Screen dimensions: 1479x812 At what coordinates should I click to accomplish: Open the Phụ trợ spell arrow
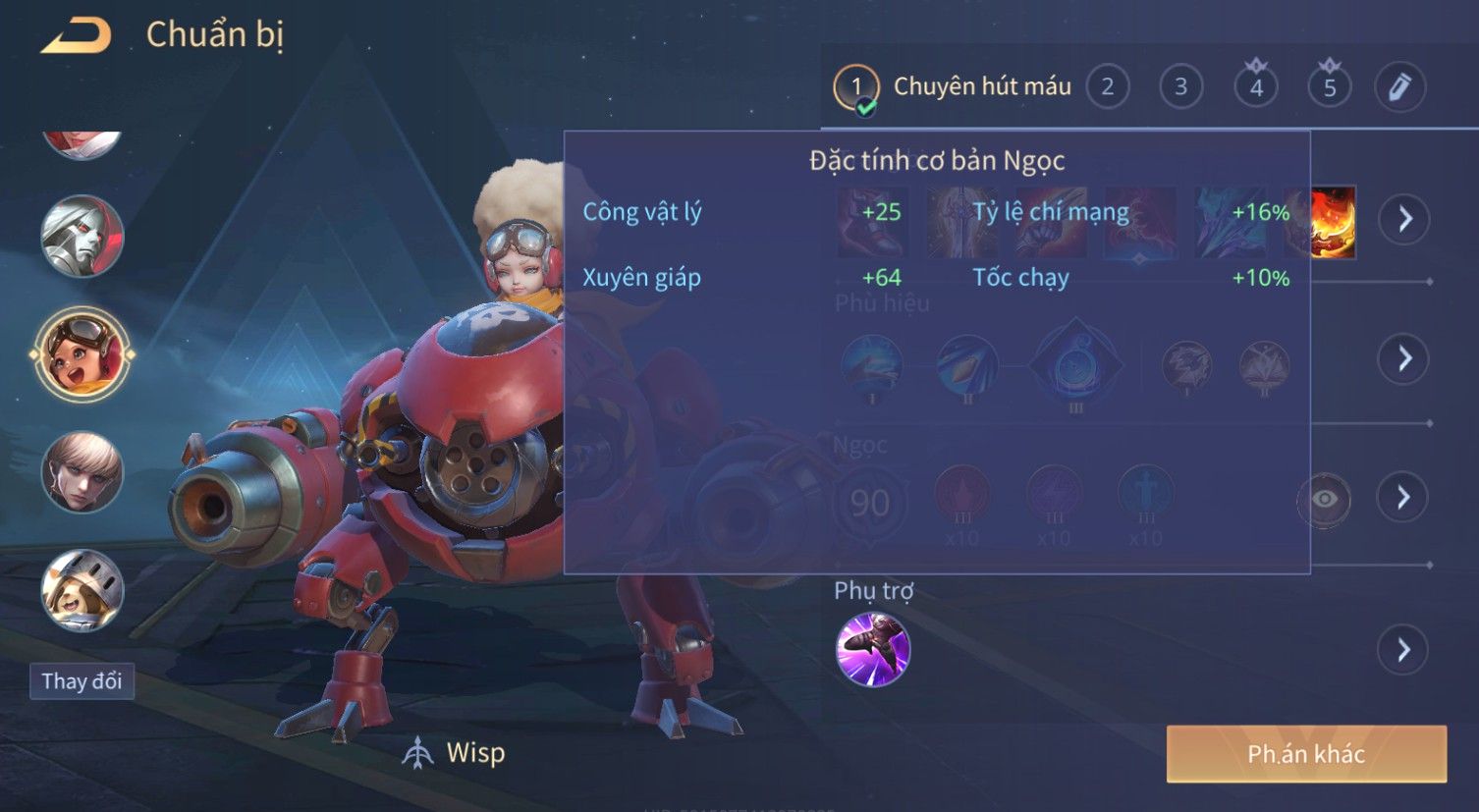[x=1404, y=650]
